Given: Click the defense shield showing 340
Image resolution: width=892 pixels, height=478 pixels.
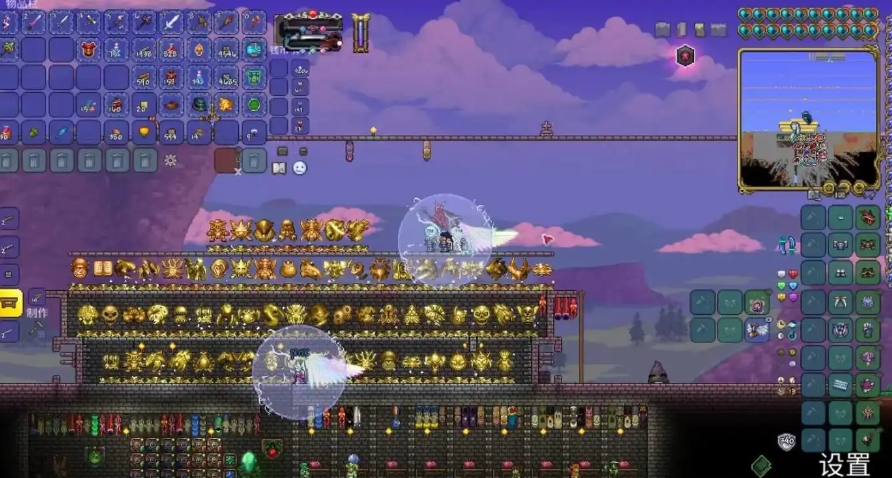Looking at the screenshot, I should 787,439.
